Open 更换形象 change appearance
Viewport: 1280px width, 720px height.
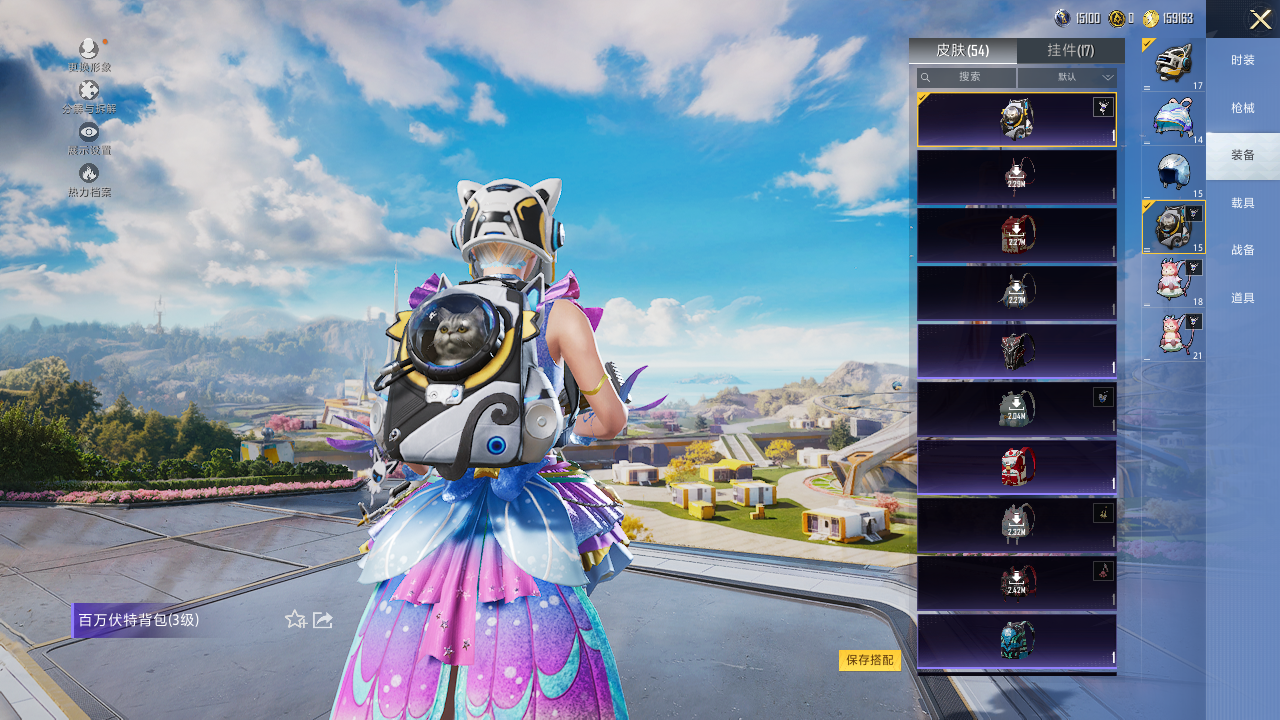click(89, 52)
